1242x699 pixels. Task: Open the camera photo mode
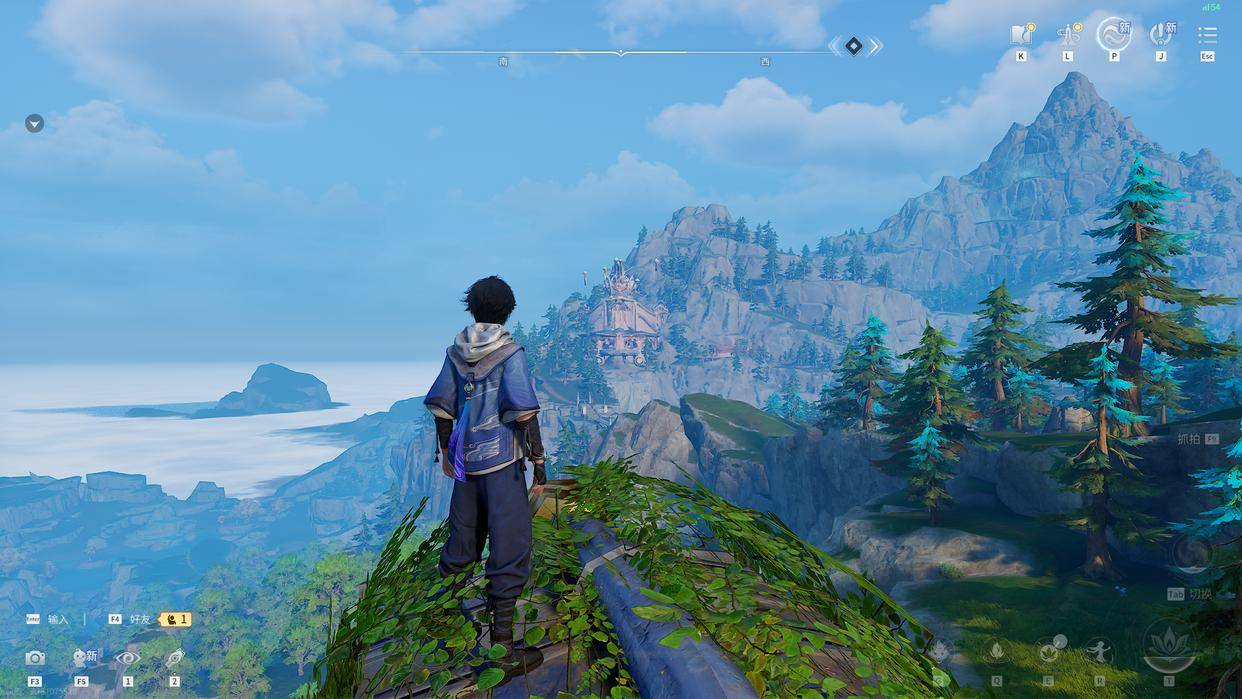pos(35,658)
